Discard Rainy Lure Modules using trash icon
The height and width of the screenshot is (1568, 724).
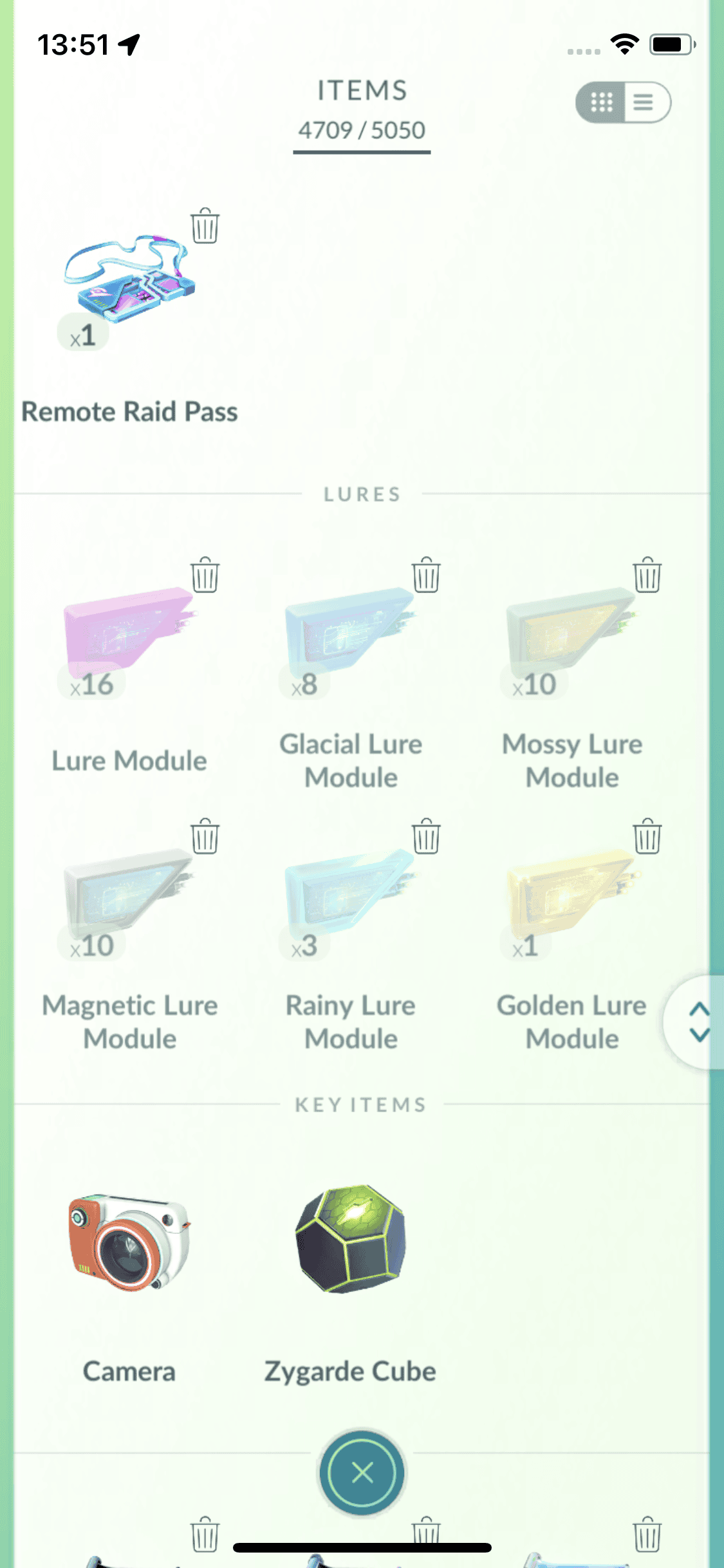[x=426, y=837]
